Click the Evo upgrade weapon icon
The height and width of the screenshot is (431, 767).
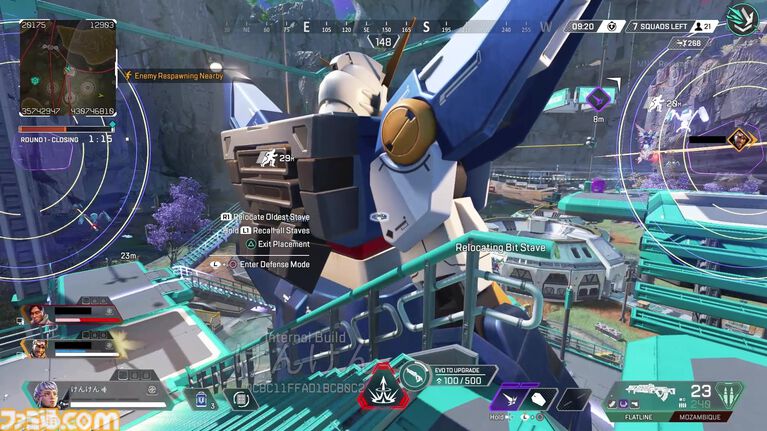(415, 374)
